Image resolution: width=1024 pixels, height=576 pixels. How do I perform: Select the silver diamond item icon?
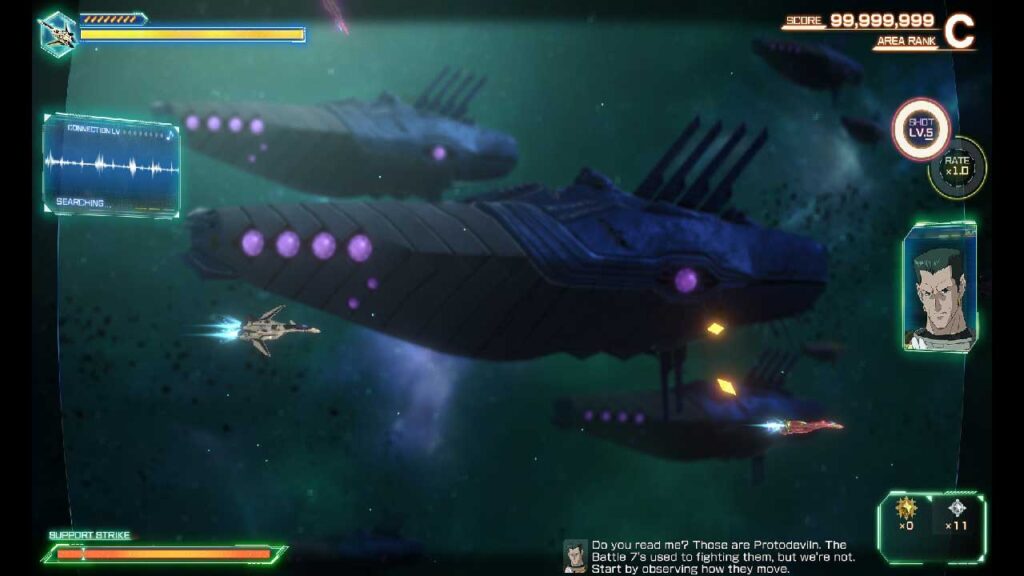tap(957, 508)
